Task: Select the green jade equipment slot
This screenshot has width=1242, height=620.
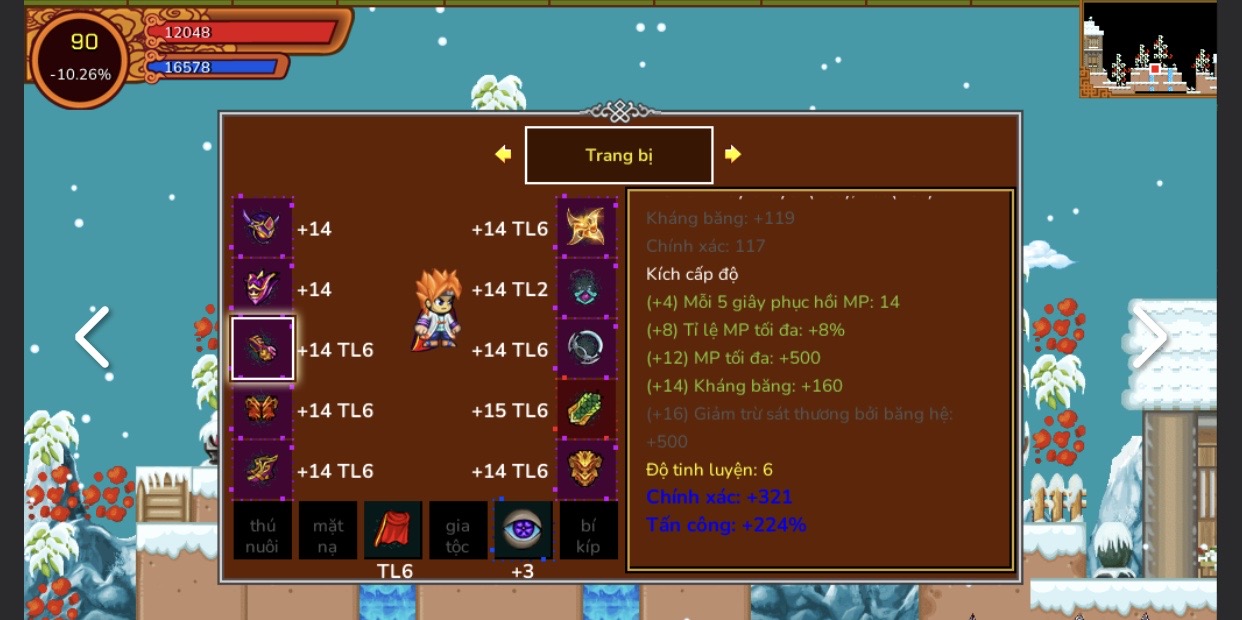Action: 586,410
